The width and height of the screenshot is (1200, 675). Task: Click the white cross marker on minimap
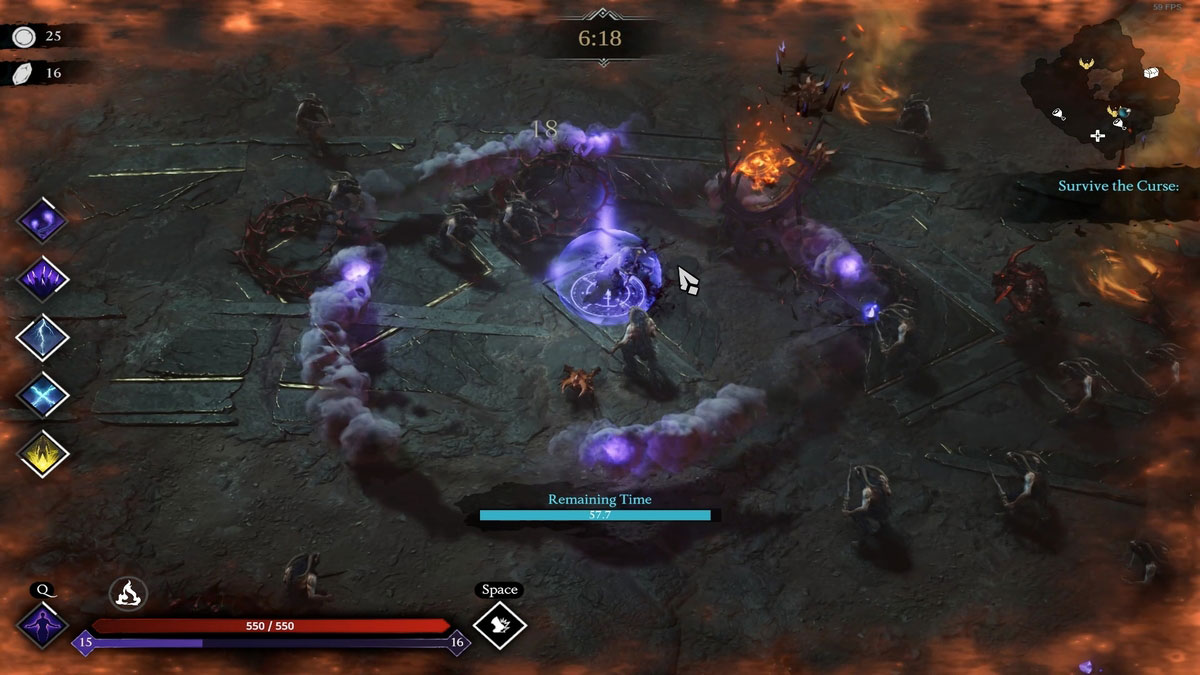(x=1097, y=135)
